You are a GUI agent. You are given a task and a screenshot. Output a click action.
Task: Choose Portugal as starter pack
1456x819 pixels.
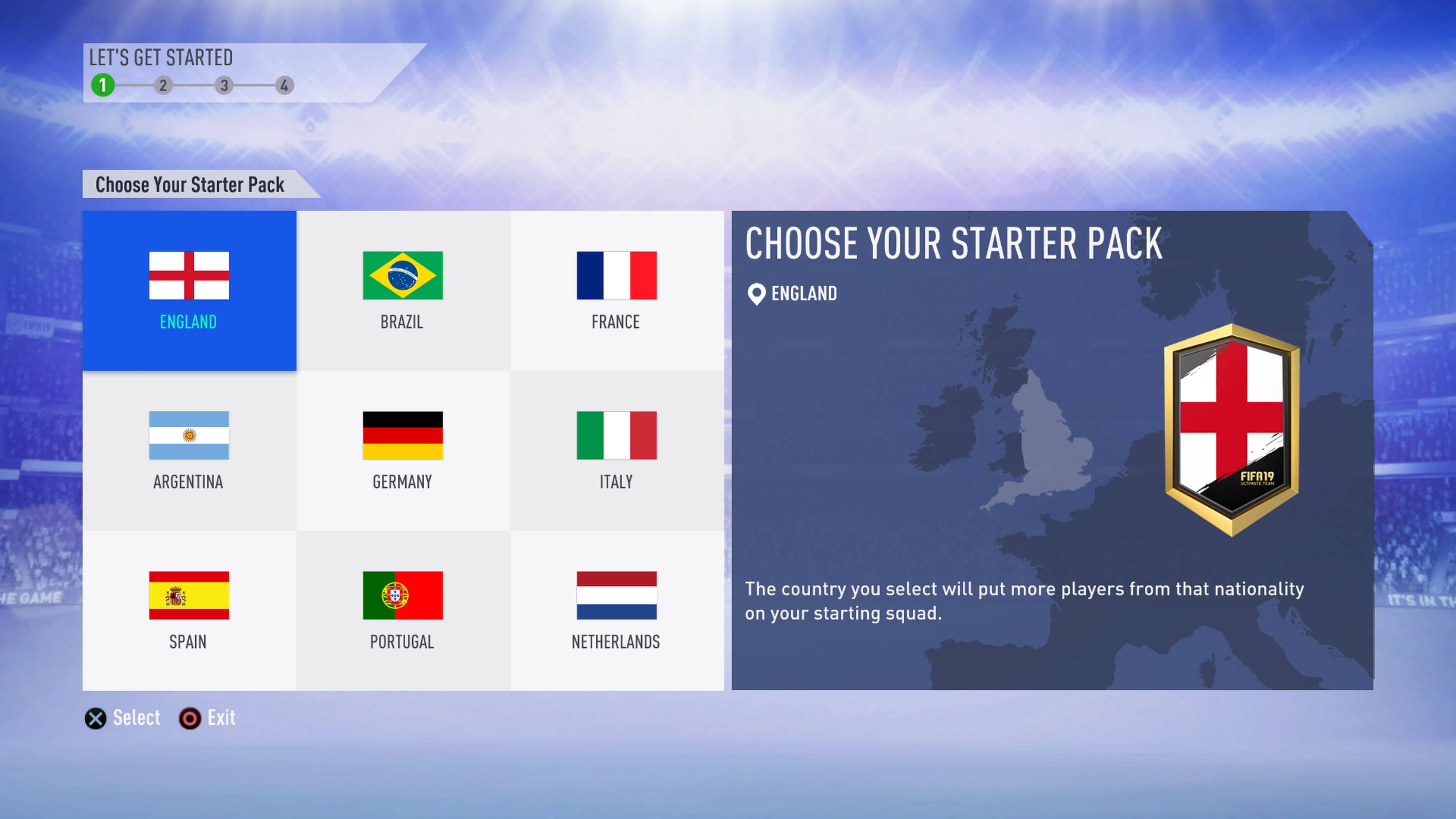pyautogui.click(x=402, y=610)
